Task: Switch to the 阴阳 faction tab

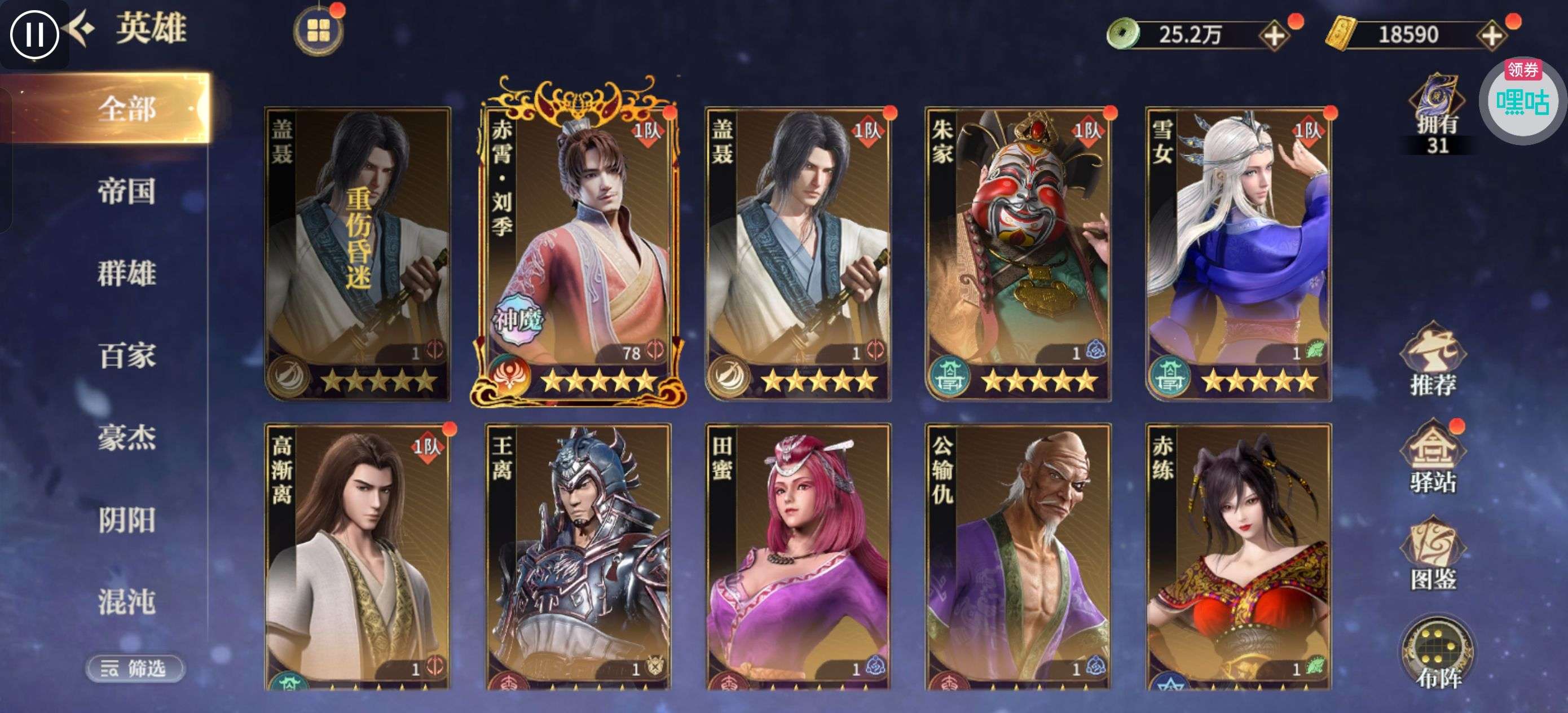Action: point(126,520)
